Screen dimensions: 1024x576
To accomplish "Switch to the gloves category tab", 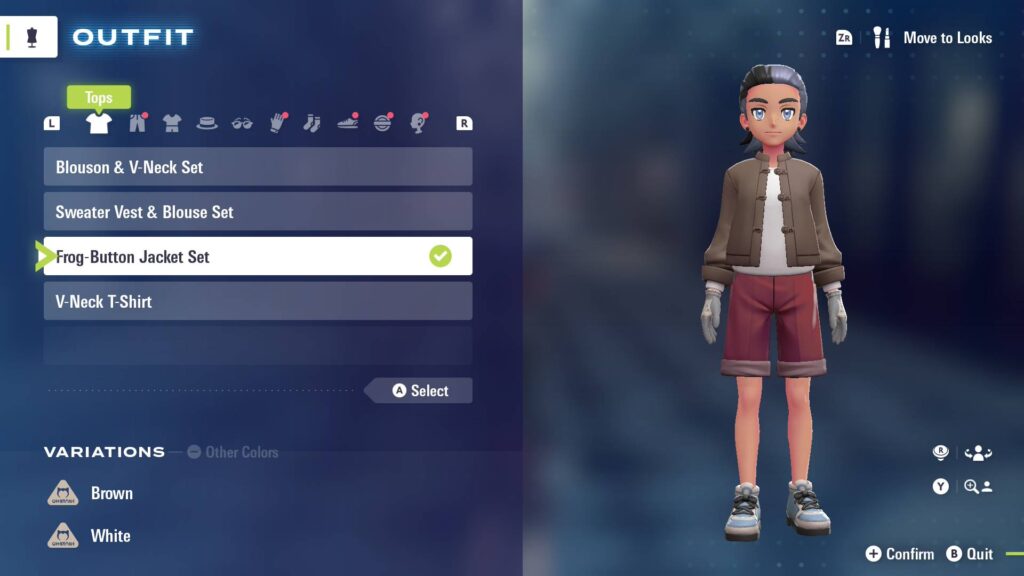I will click(x=277, y=123).
